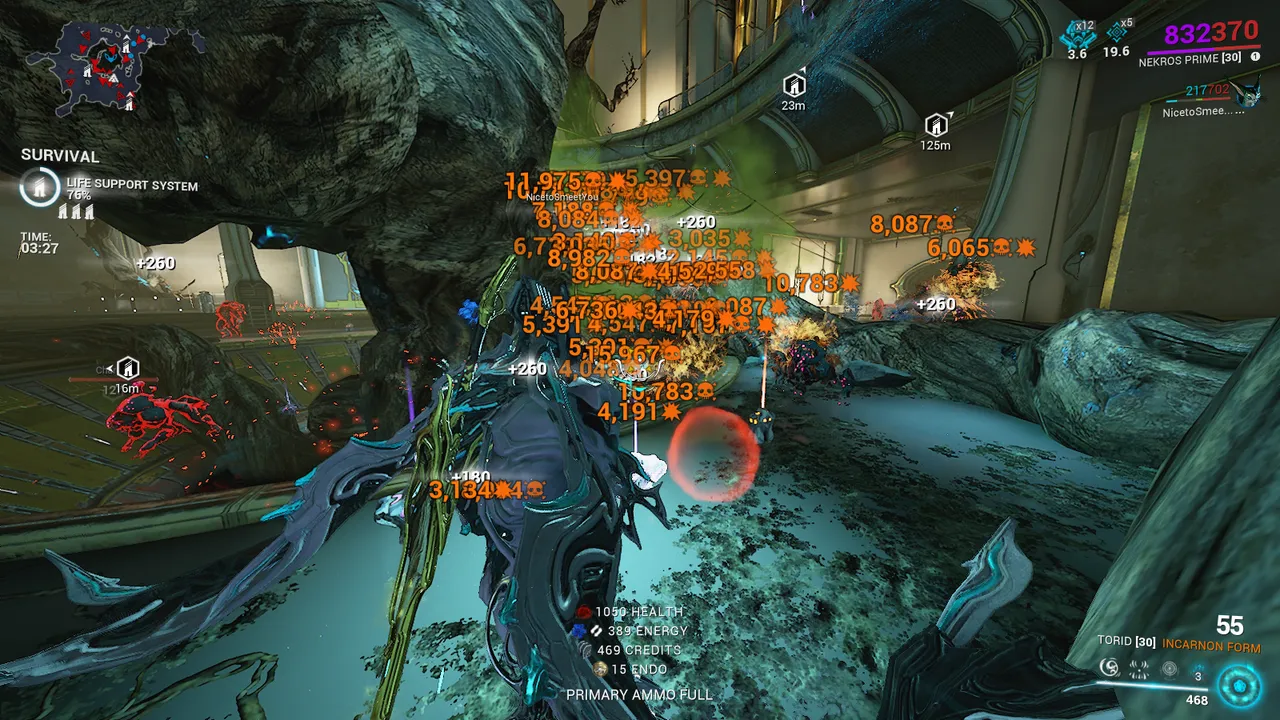Image resolution: width=1280 pixels, height=720 pixels.
Task: Select the sound-wave buff icon near ammo counter
Action: click(x=1138, y=669)
